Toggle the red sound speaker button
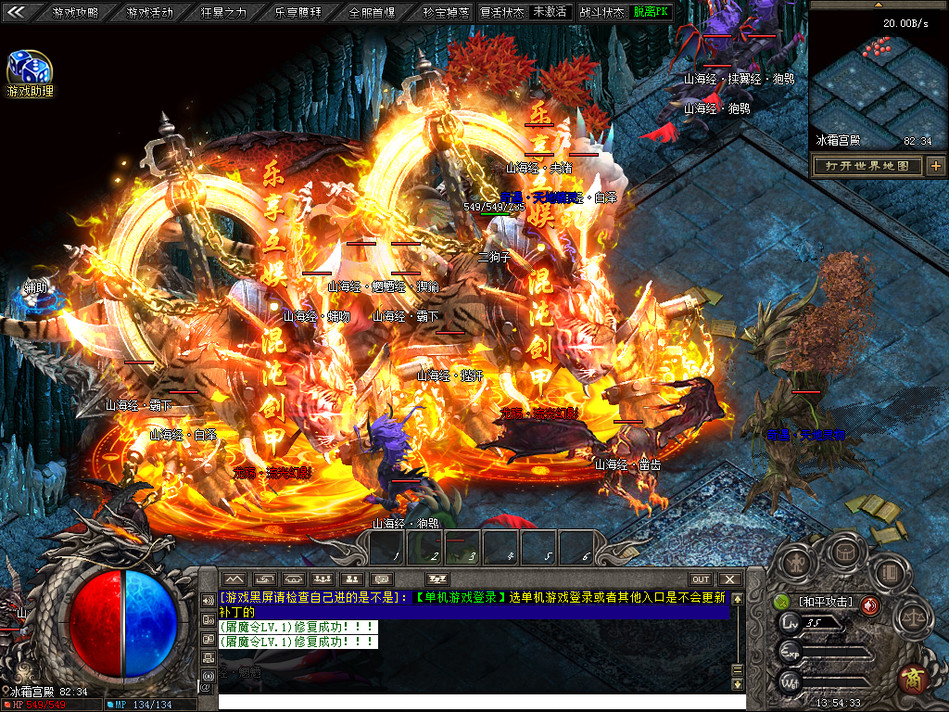Screen dimensions: 949x712 click(870, 604)
